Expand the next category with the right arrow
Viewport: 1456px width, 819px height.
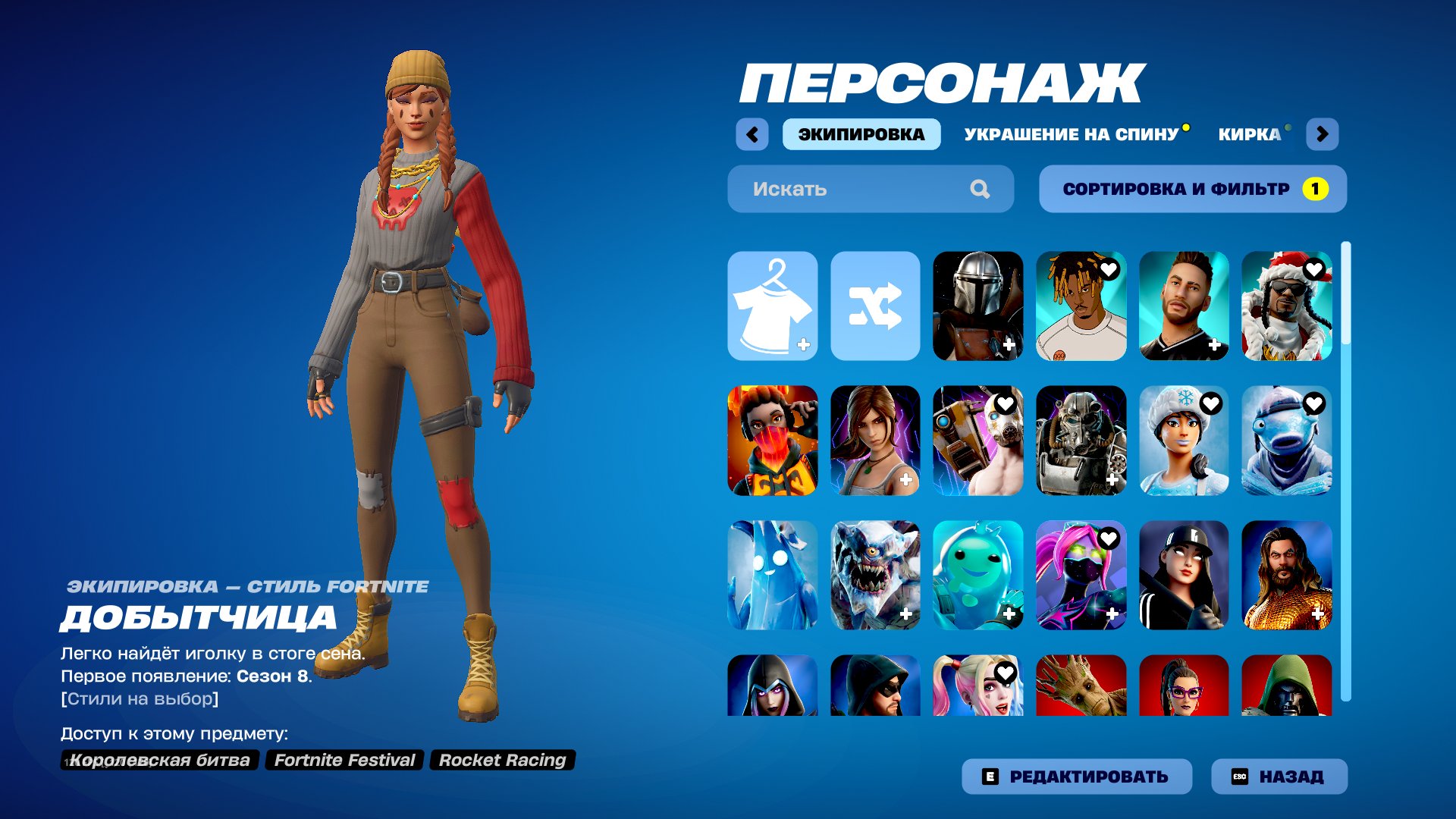click(x=1323, y=133)
